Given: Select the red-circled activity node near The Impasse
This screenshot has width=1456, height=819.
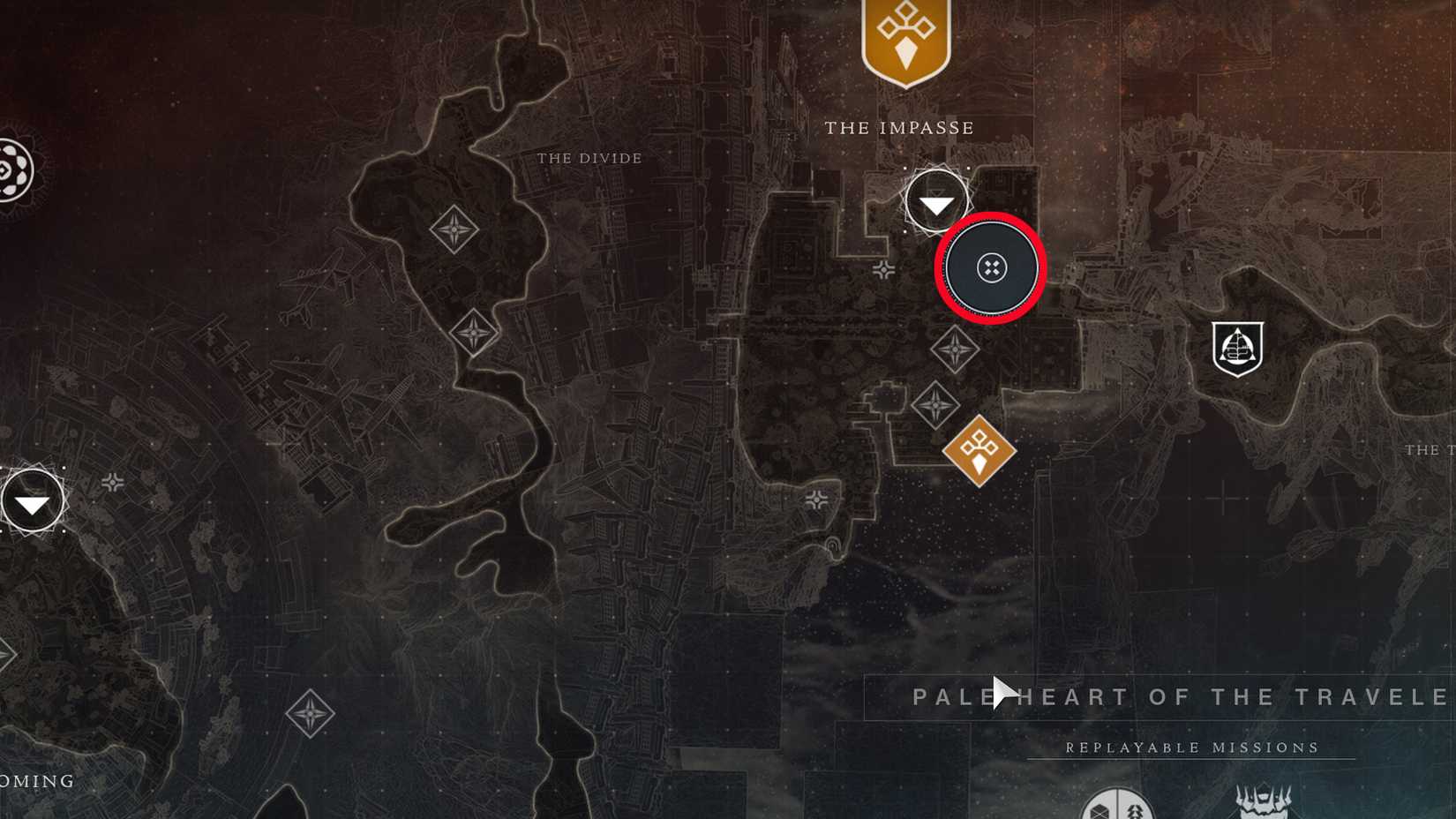Looking at the screenshot, I should [991, 269].
